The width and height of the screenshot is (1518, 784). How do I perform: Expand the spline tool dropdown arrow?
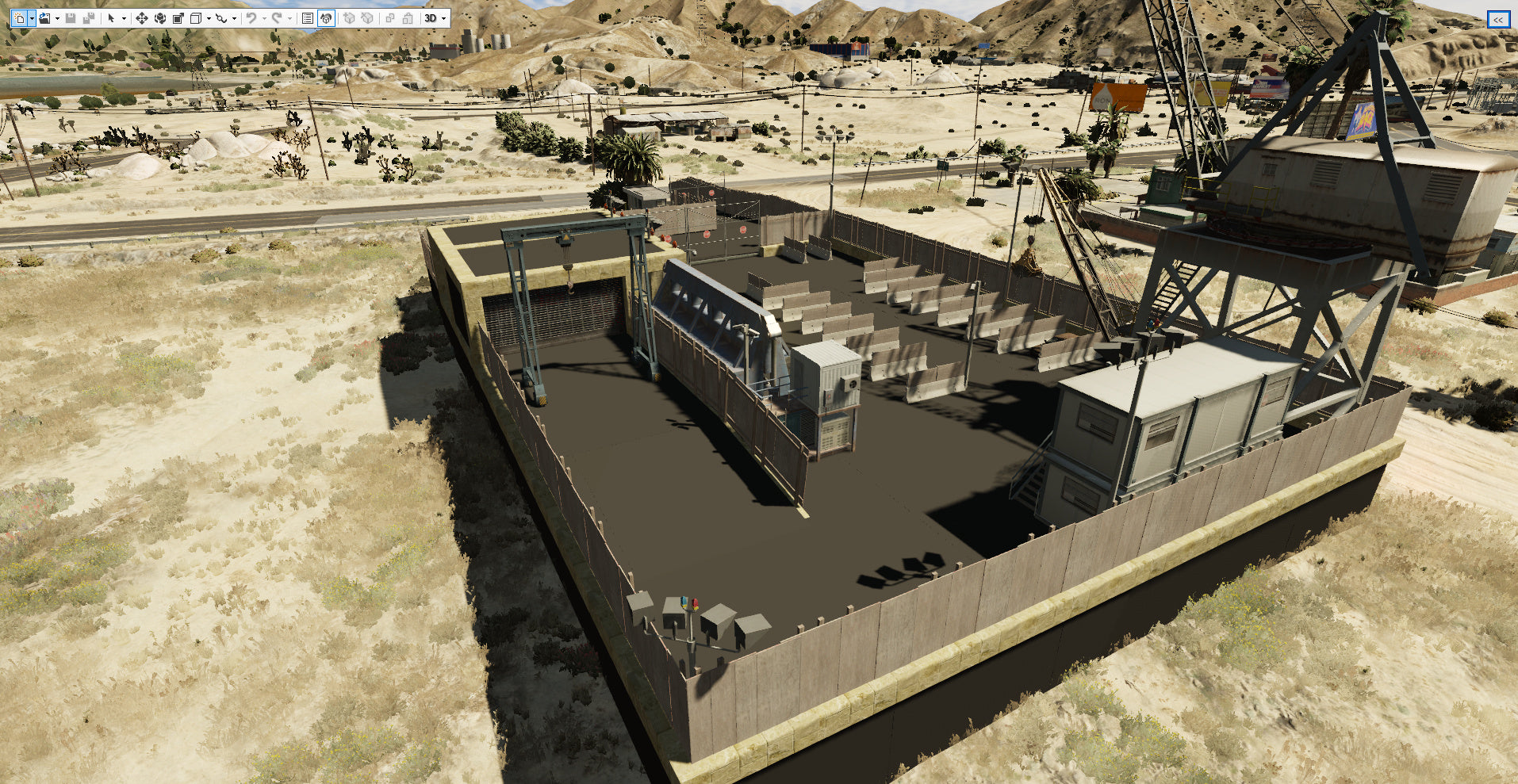point(234,17)
